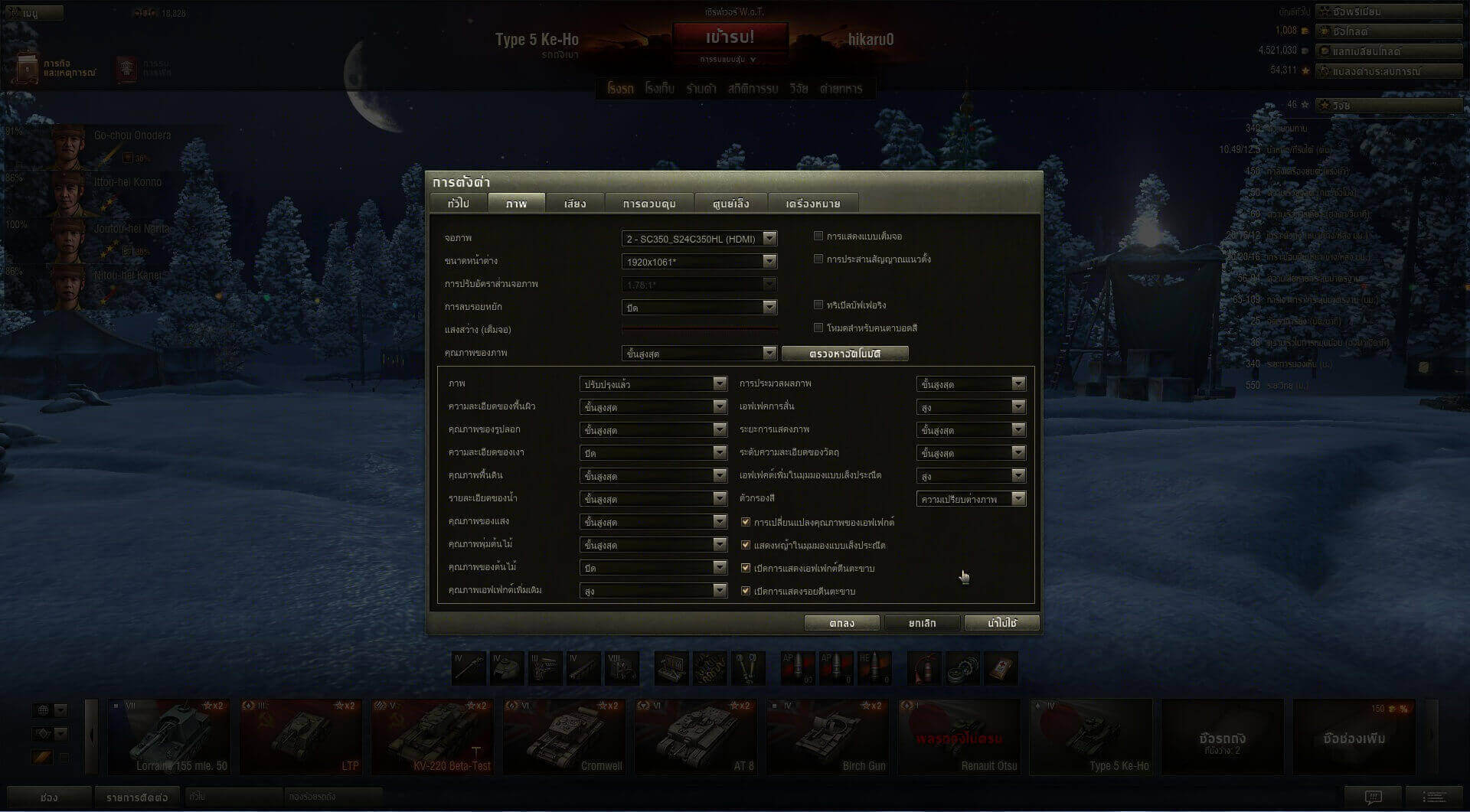Tick the triple buffering checkbox (ทริปเปิลบัฟเฟอริง)
The height and width of the screenshot is (812, 1470).
[818, 305]
